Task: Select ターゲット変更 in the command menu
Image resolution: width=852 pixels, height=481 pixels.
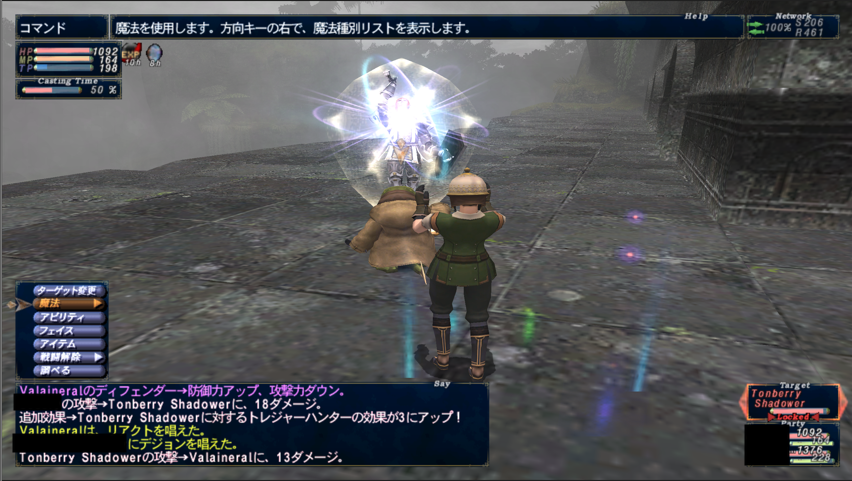Action: tap(68, 290)
